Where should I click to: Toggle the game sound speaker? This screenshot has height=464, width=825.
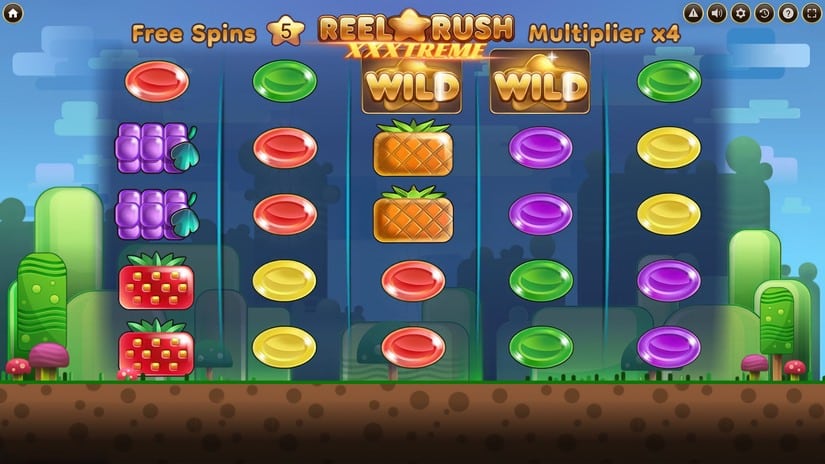coord(716,13)
